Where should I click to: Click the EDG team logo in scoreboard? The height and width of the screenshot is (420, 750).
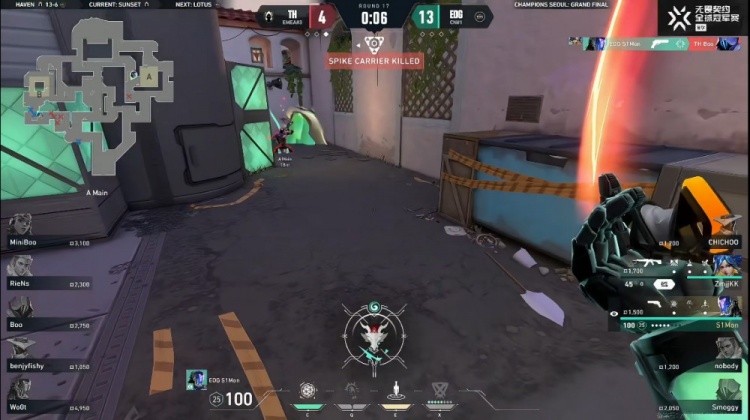tap(480, 16)
